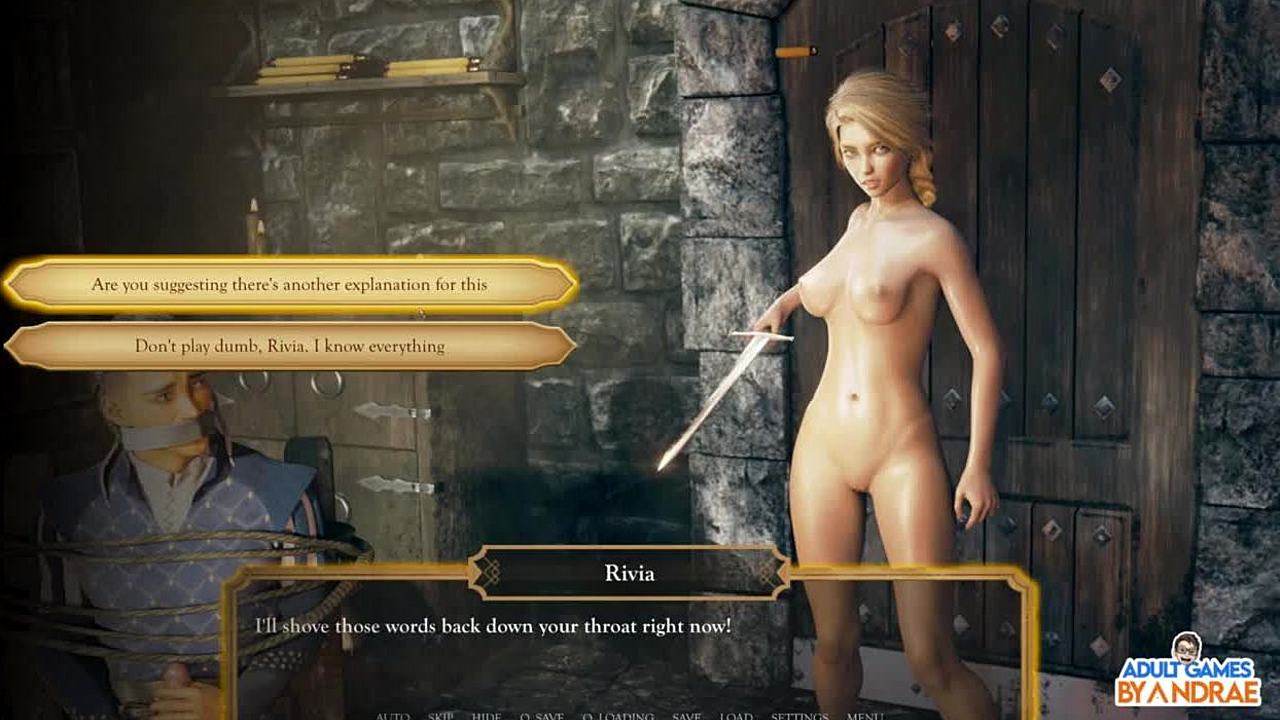Open the Save screen
The height and width of the screenshot is (720, 1280).
tap(686, 716)
